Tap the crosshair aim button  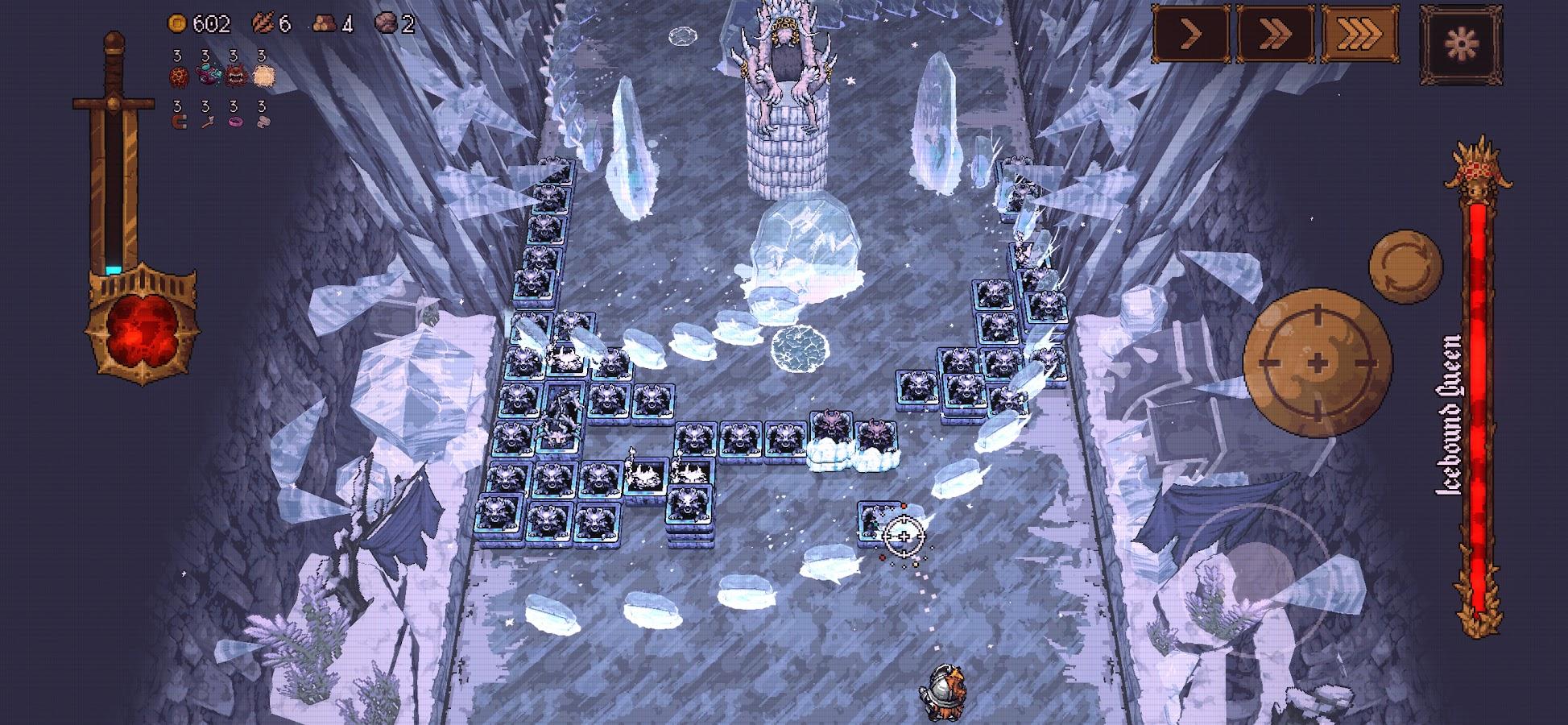click(1318, 363)
